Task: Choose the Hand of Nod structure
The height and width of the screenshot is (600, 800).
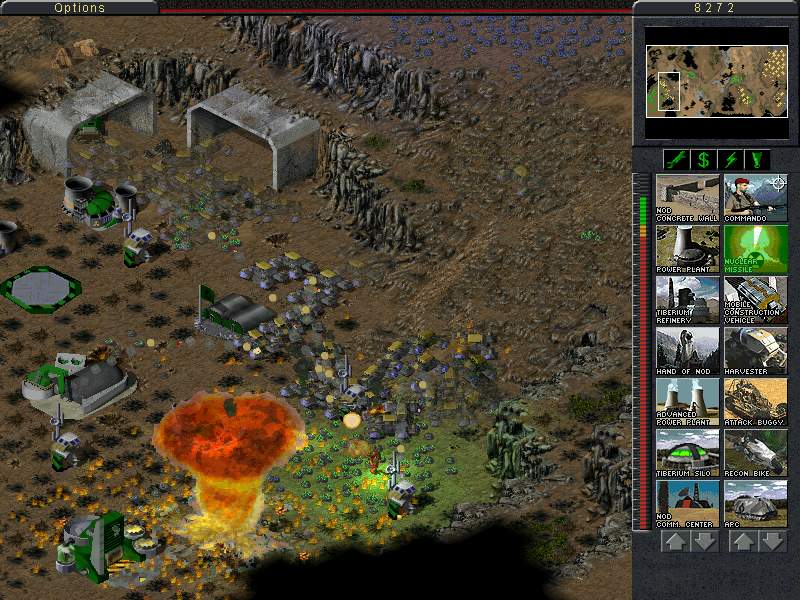Action: click(x=687, y=351)
